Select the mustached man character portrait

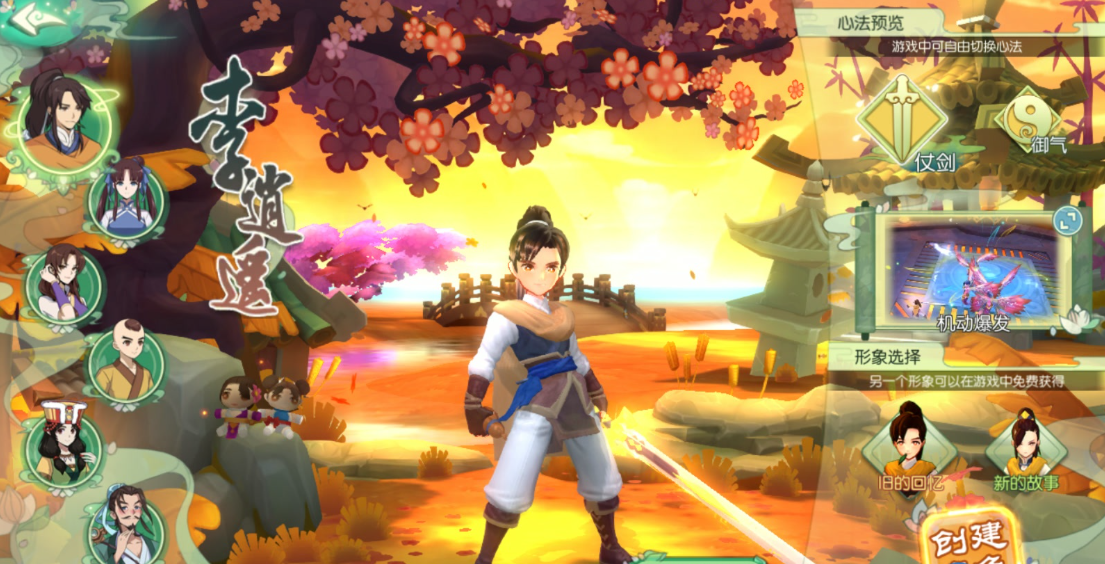(125, 525)
